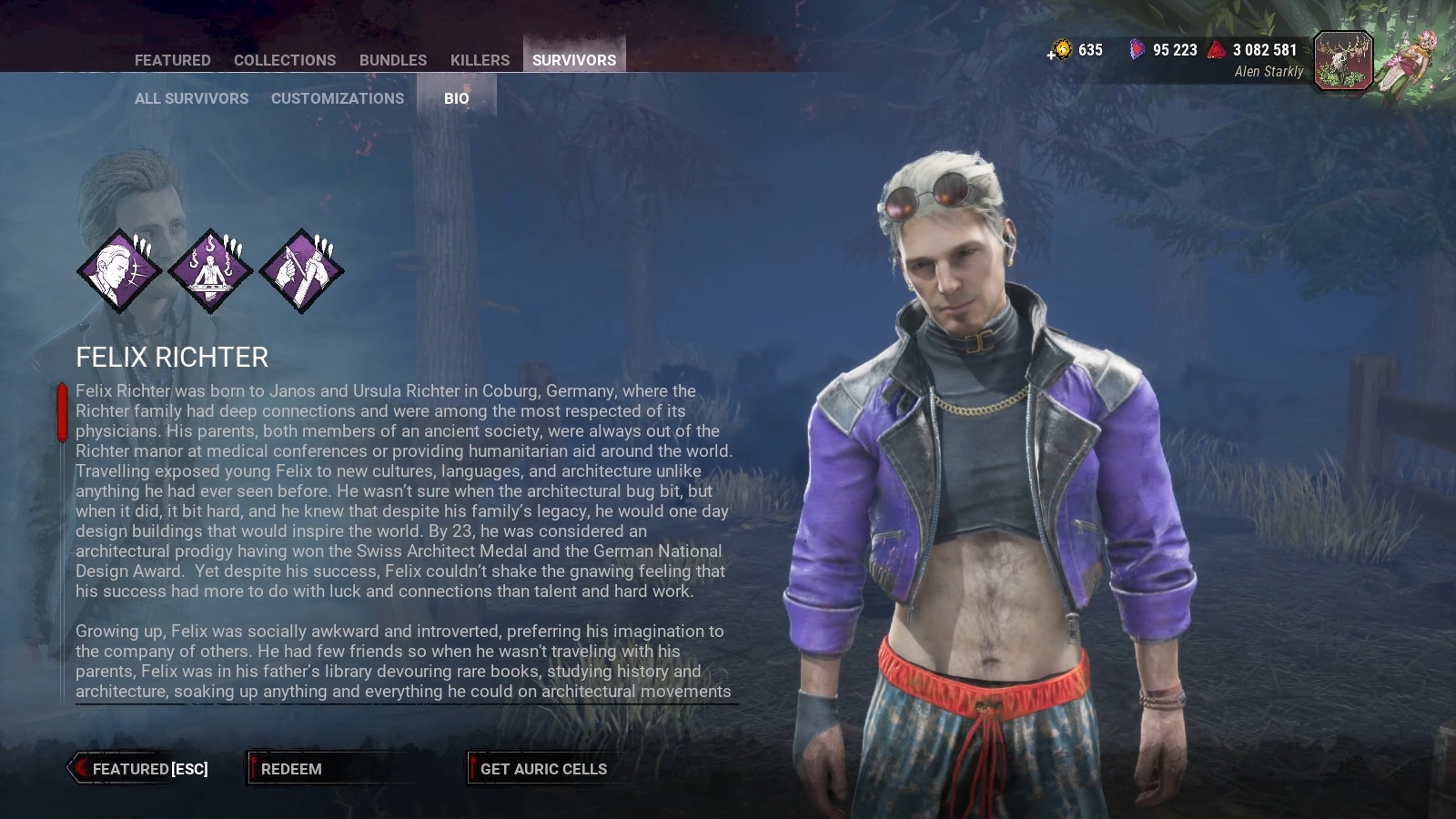Choose Get Auric Cells
The height and width of the screenshot is (819, 1456).
click(x=543, y=769)
